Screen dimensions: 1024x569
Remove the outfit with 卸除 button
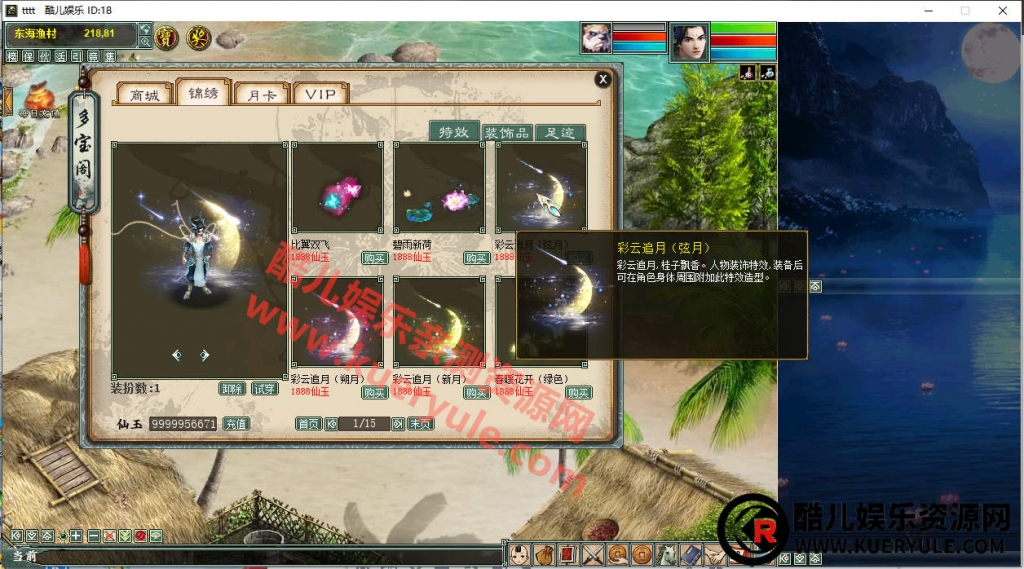[x=233, y=388]
